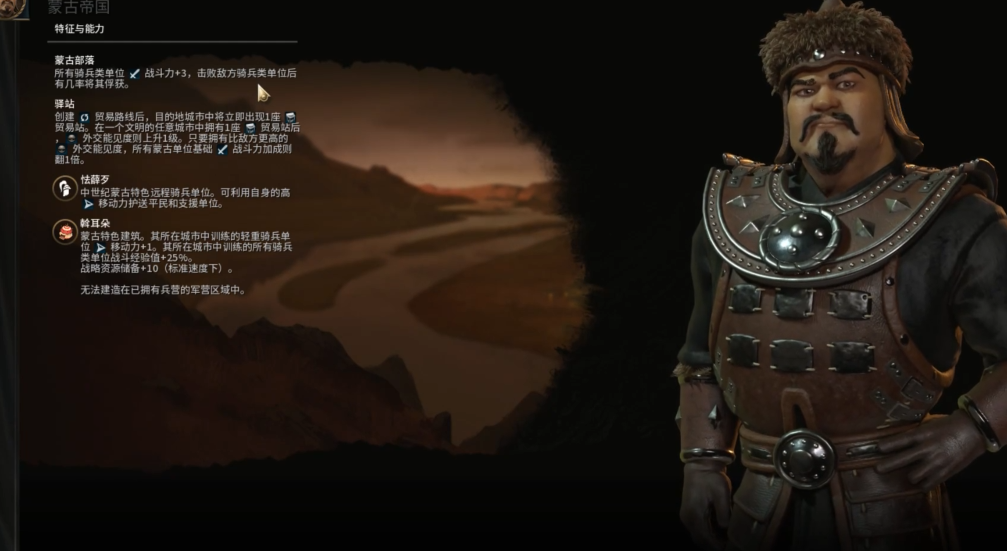Select the Ordu (斡耳朵) building icon
1007x551 pixels.
(x=65, y=232)
